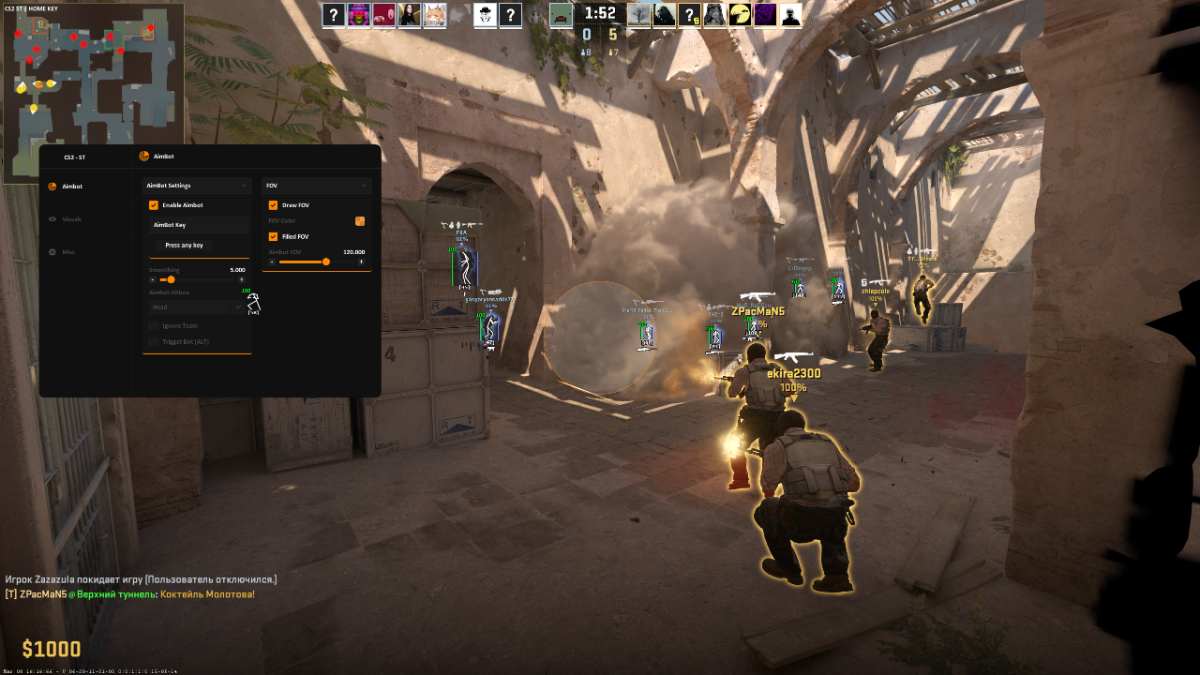The width and height of the screenshot is (1200, 675).
Task: Increase Smoothing with its plus button
Action: pos(241,280)
